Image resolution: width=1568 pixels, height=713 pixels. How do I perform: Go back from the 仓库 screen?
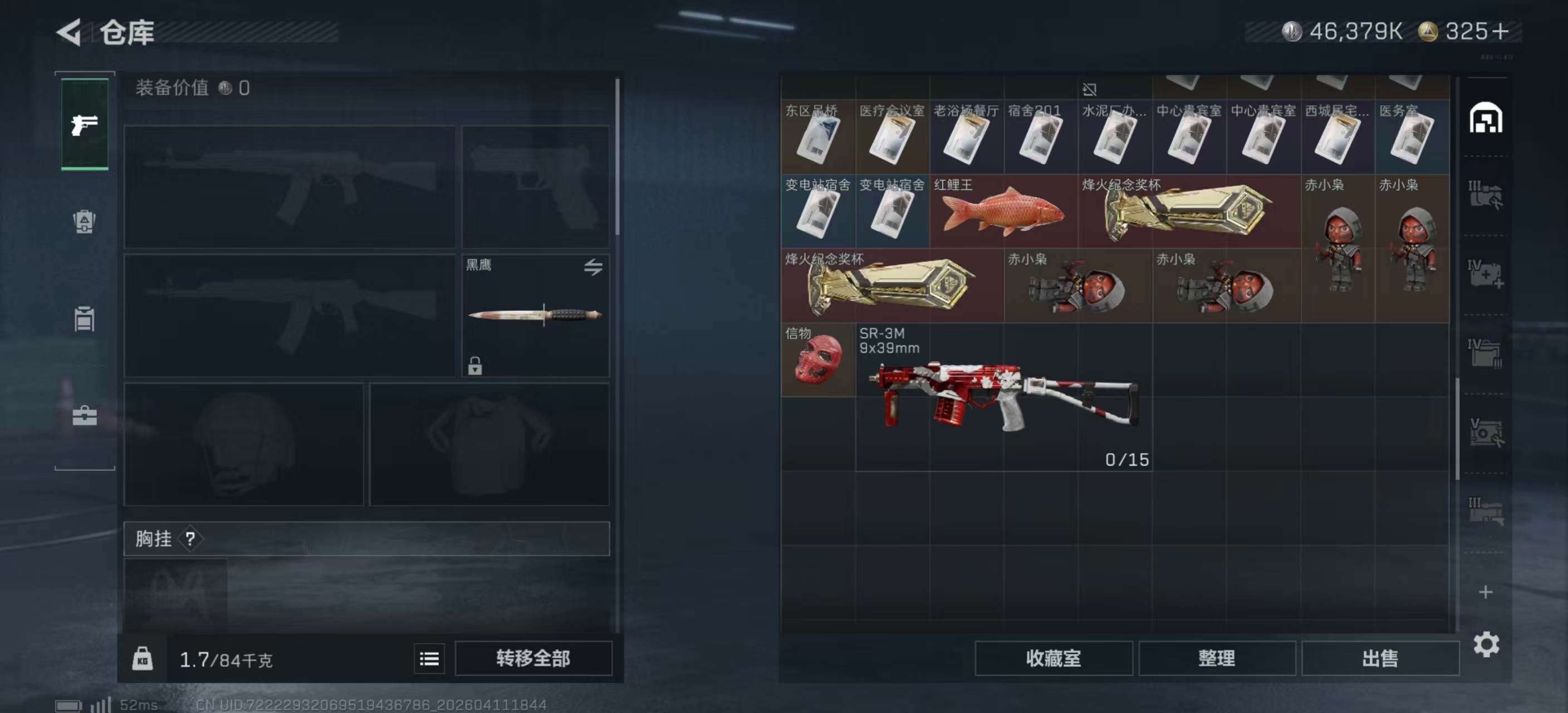click(x=70, y=32)
